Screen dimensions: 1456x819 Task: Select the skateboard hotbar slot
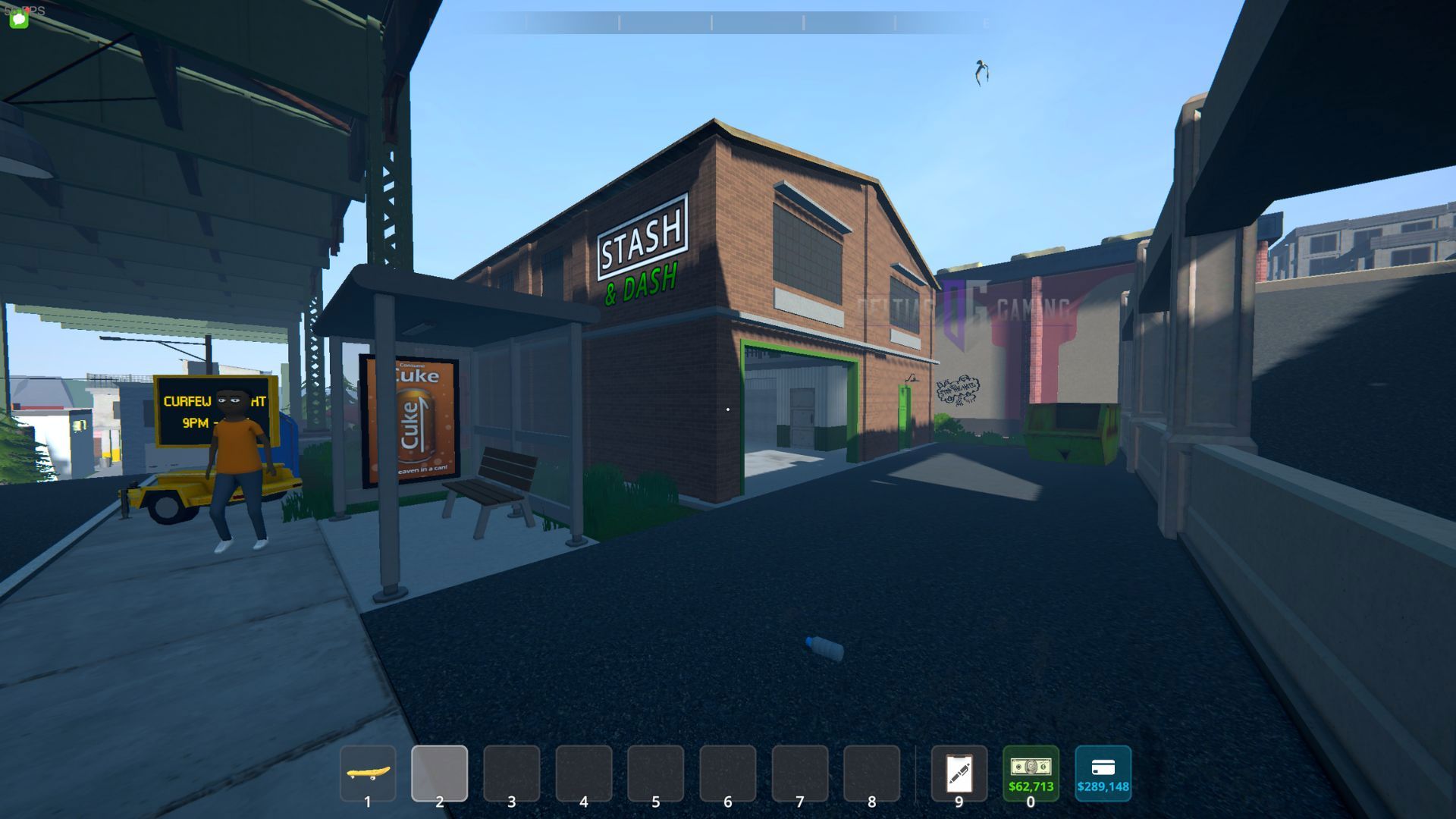coord(368,773)
